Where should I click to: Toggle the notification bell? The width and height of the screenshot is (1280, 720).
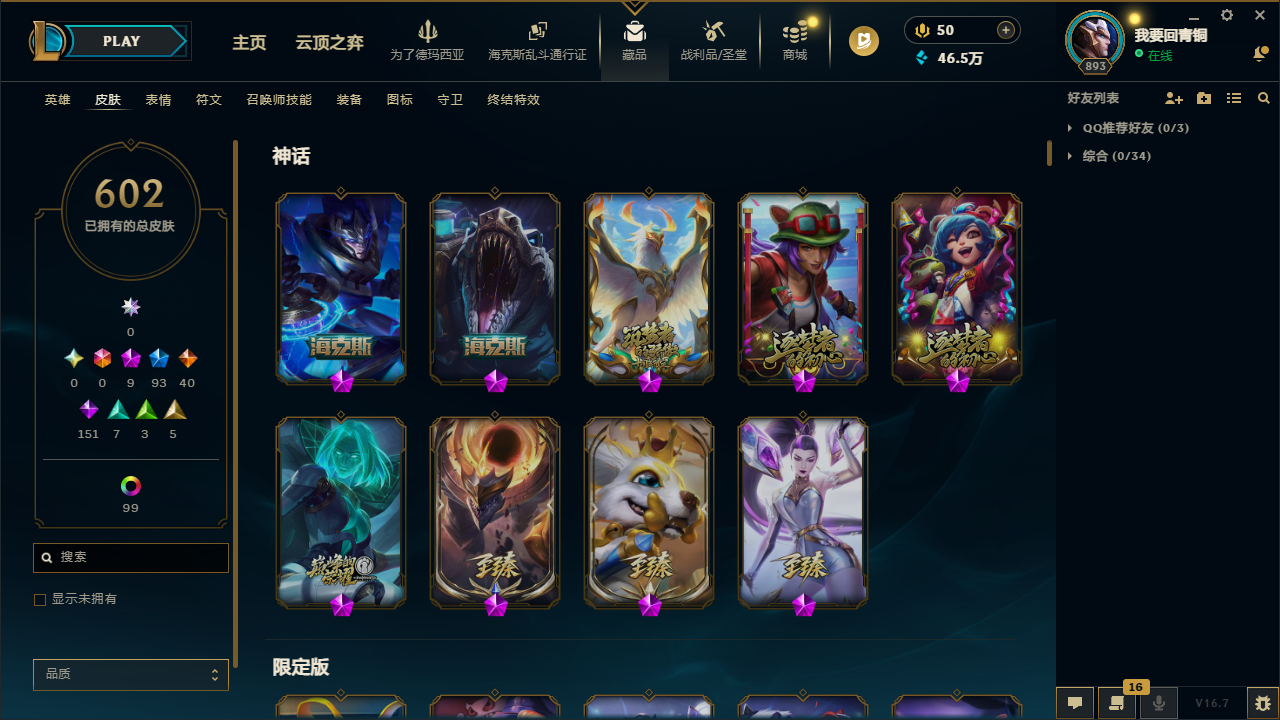click(x=1260, y=55)
